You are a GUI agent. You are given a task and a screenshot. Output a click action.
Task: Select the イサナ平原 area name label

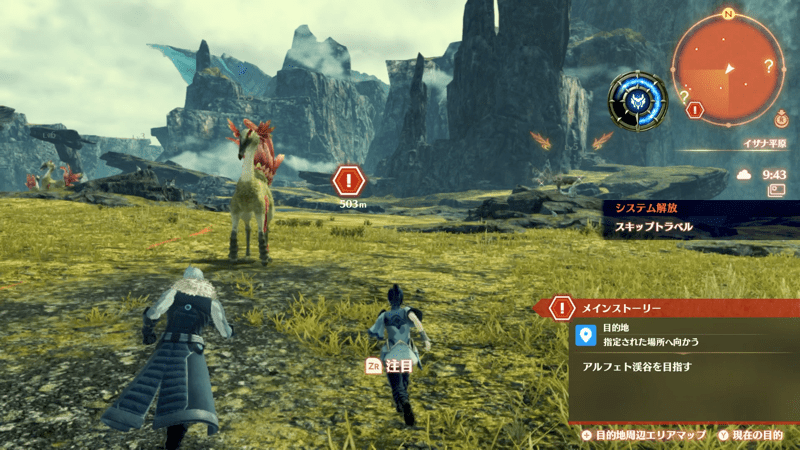tap(764, 144)
